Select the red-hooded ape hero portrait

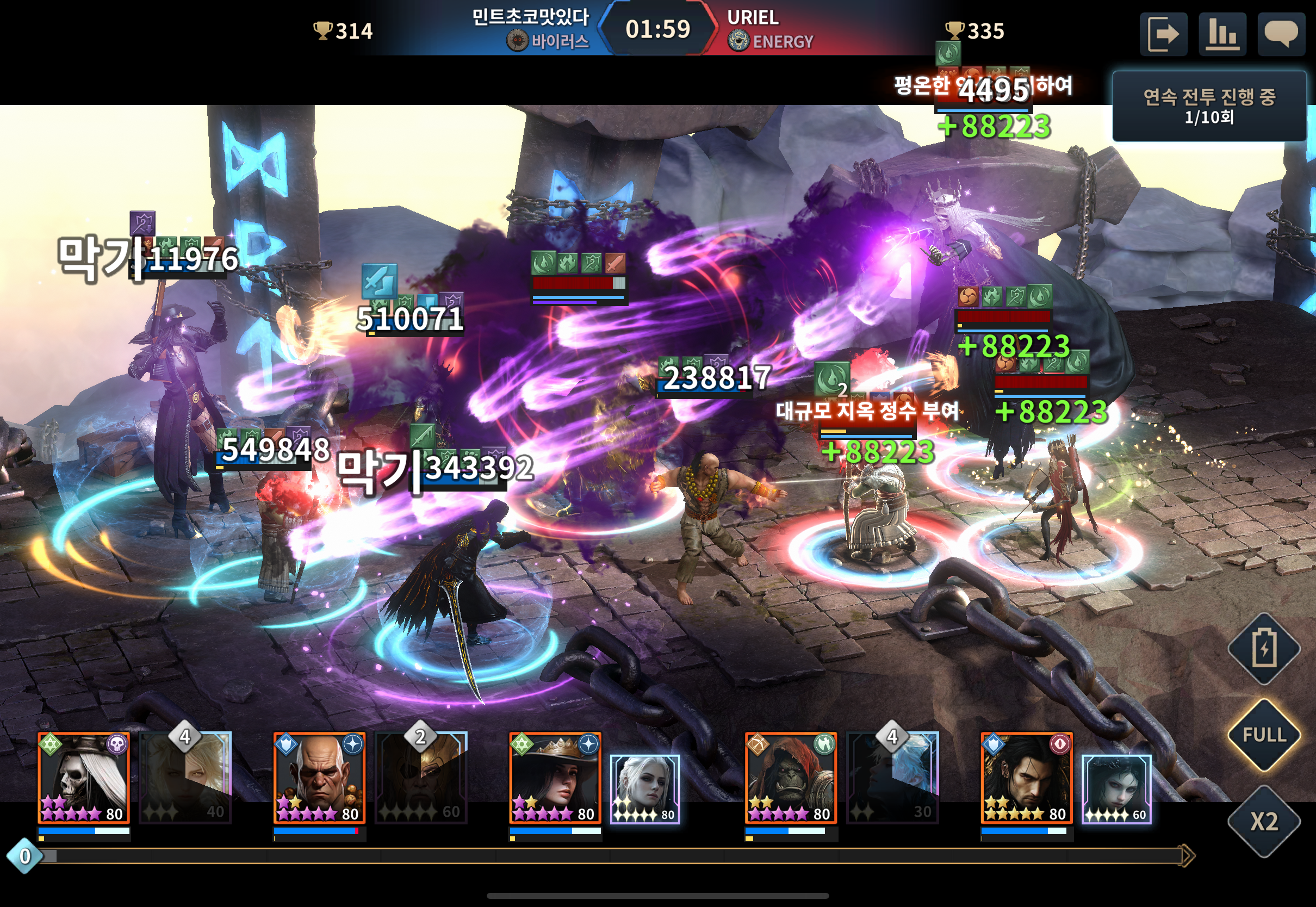[x=790, y=778]
